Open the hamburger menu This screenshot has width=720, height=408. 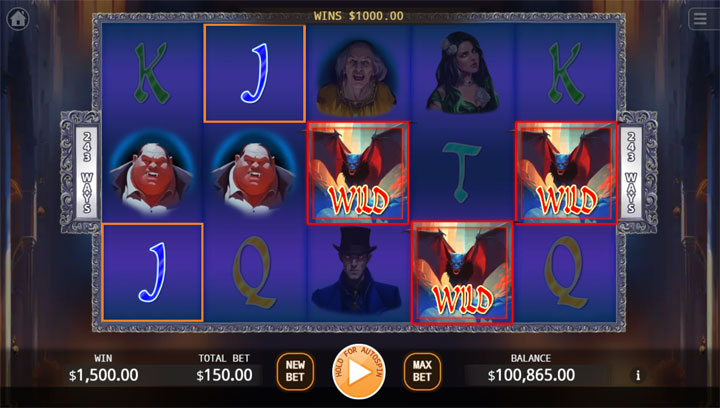point(699,18)
